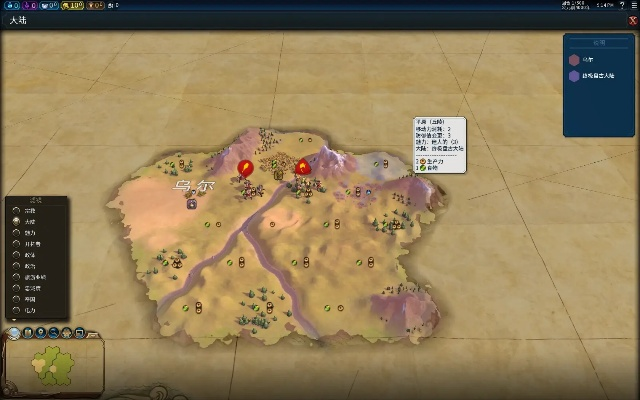Select the 开拓者 lens option

pos(16,244)
